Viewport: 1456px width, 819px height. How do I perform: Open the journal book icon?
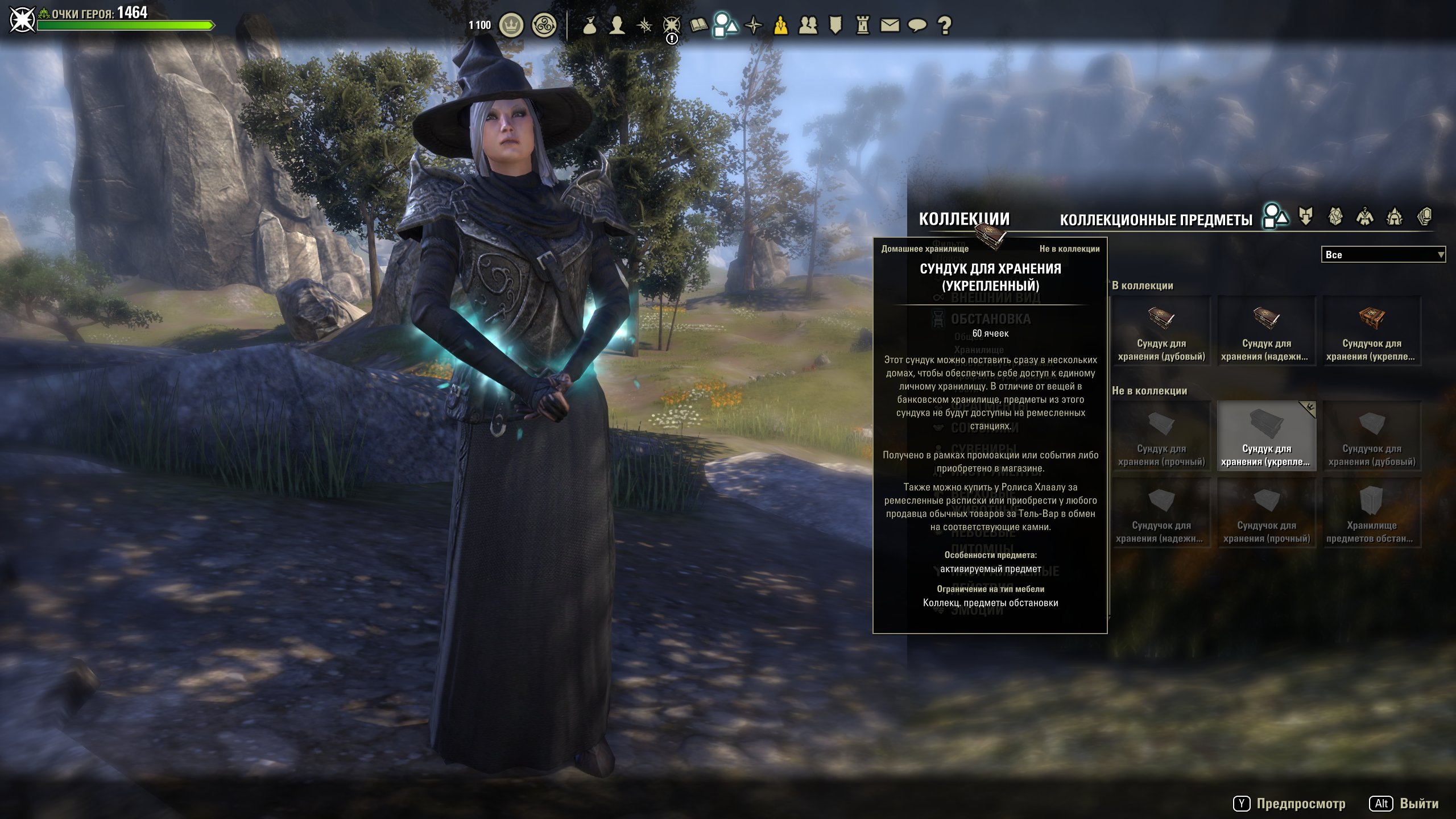698,25
